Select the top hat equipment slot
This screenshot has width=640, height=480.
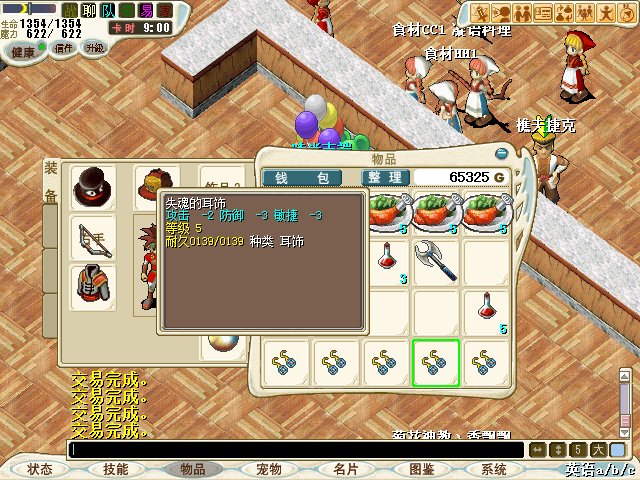coord(93,186)
